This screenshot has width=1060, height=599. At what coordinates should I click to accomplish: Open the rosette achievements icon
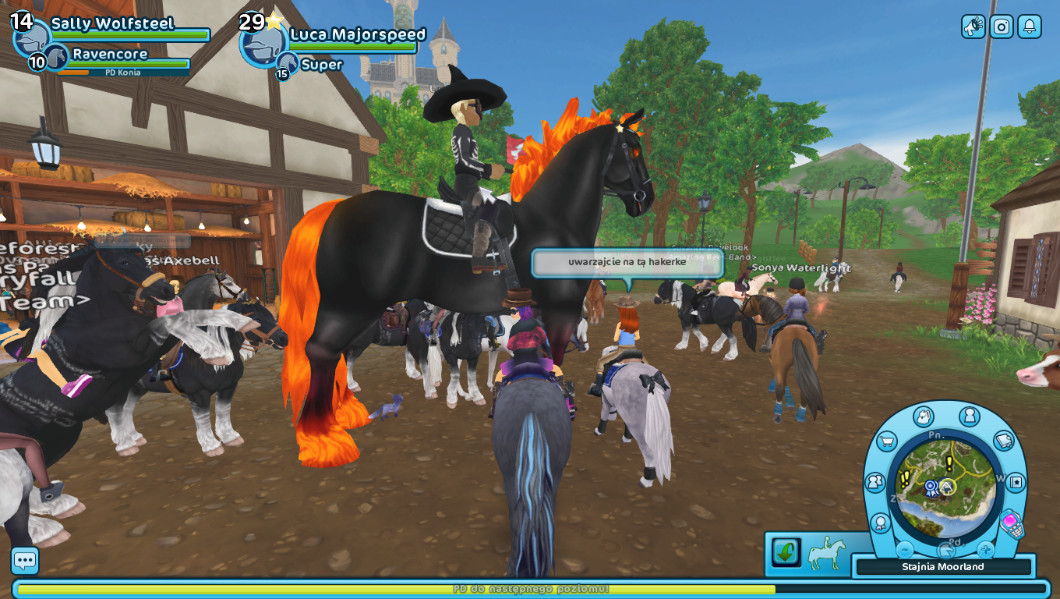tap(881, 522)
